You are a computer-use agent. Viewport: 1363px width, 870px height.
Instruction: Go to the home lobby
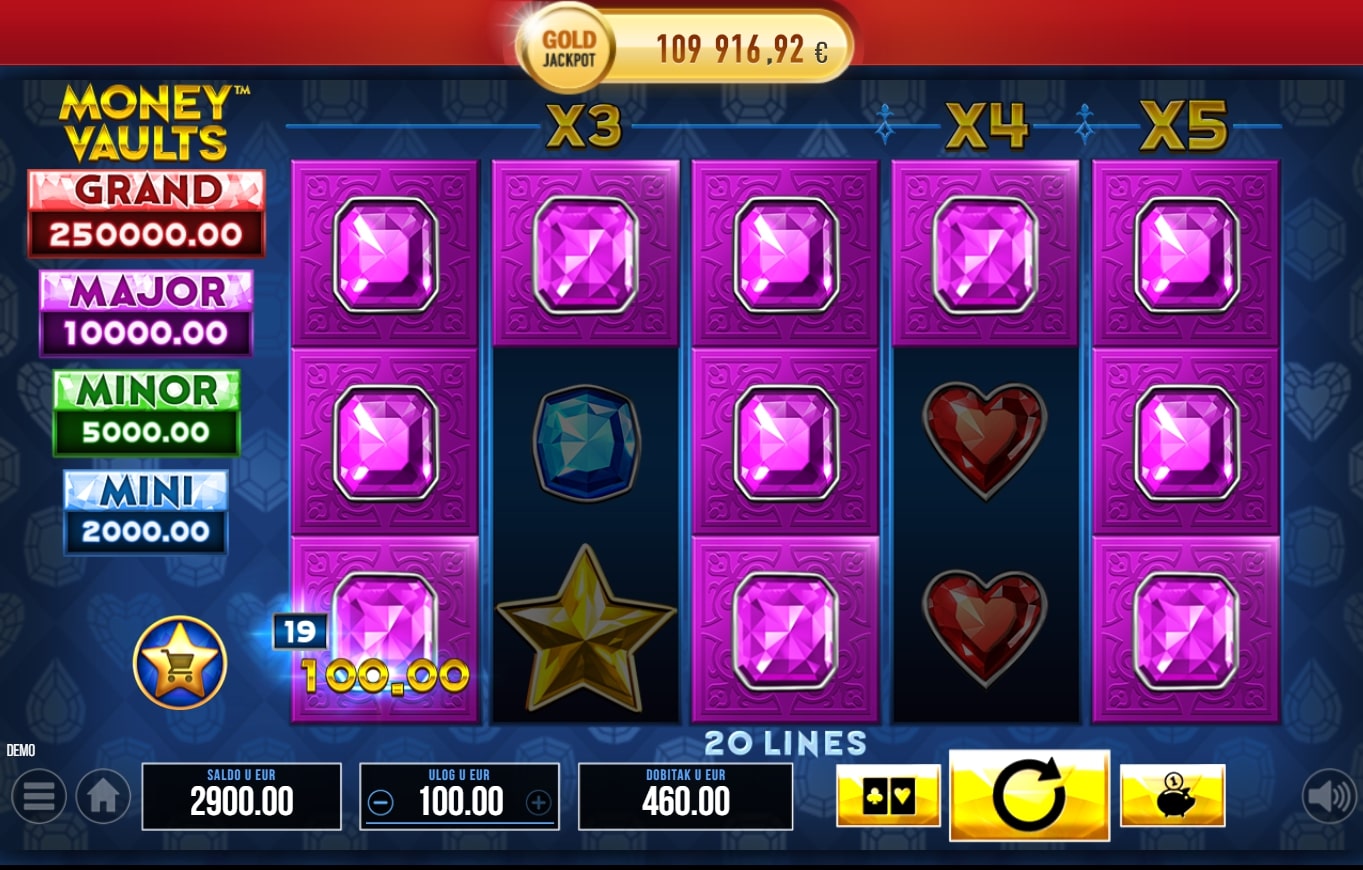pos(103,796)
